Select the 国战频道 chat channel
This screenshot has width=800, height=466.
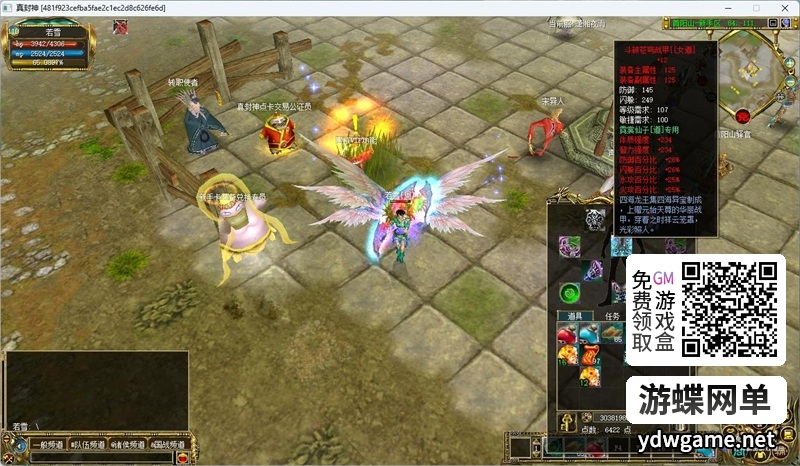[x=168, y=445]
